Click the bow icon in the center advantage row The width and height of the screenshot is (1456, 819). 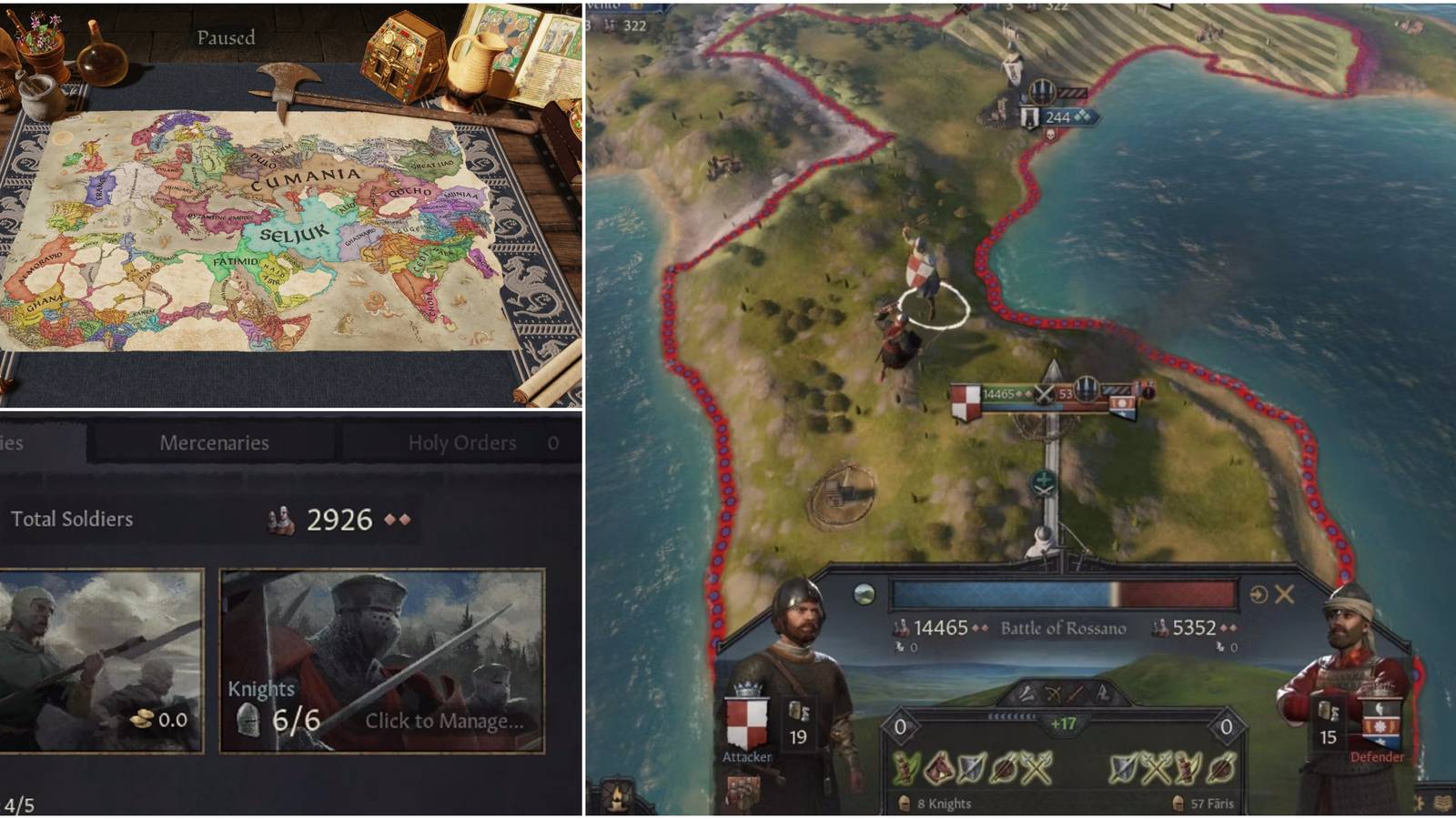point(1053,694)
